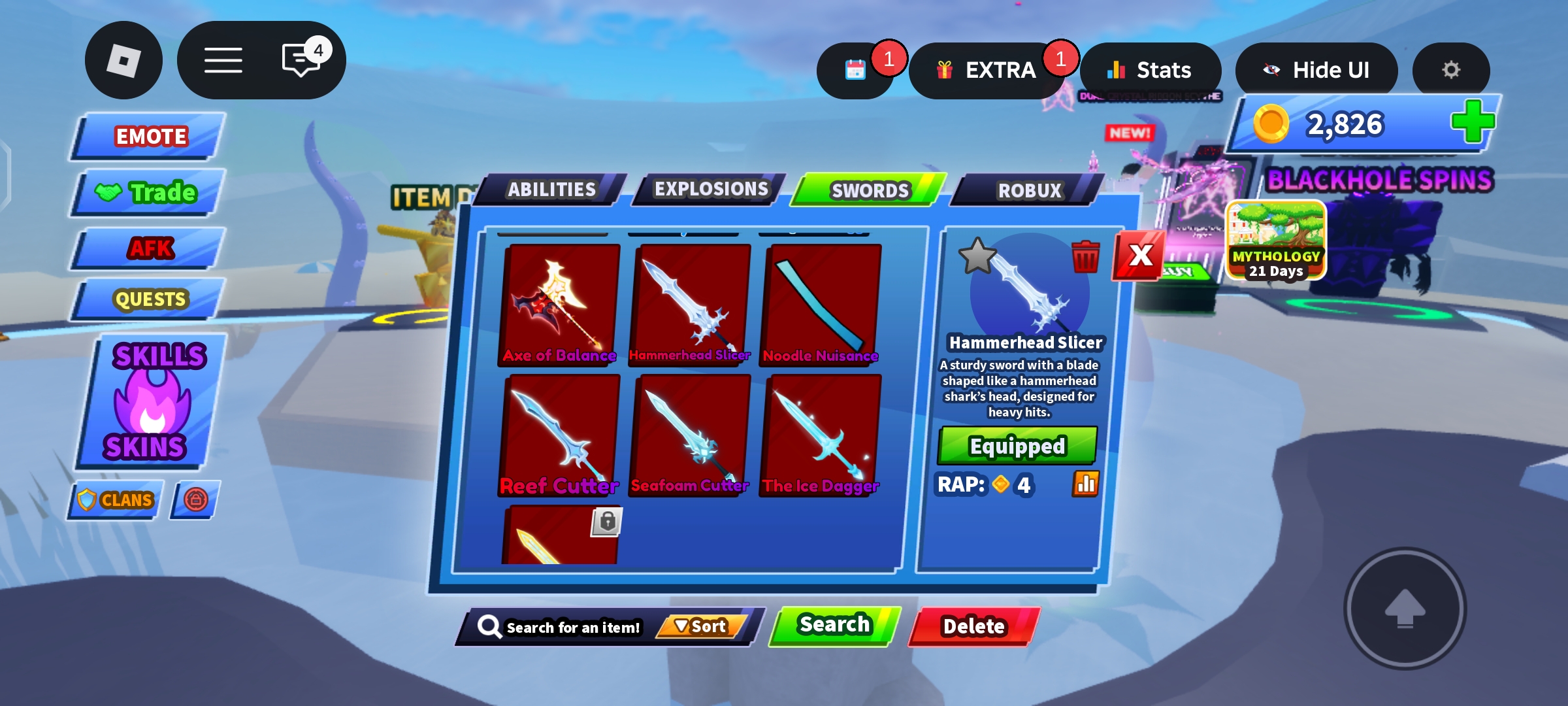The image size is (1568, 706).
Task: Choose The Ice Dagger slot
Action: click(821, 435)
